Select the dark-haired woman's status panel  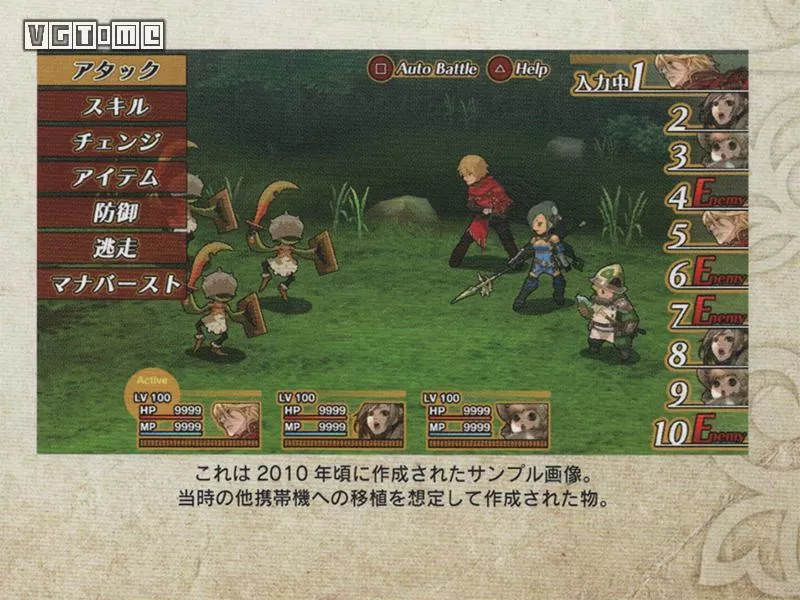pyautogui.click(x=343, y=419)
